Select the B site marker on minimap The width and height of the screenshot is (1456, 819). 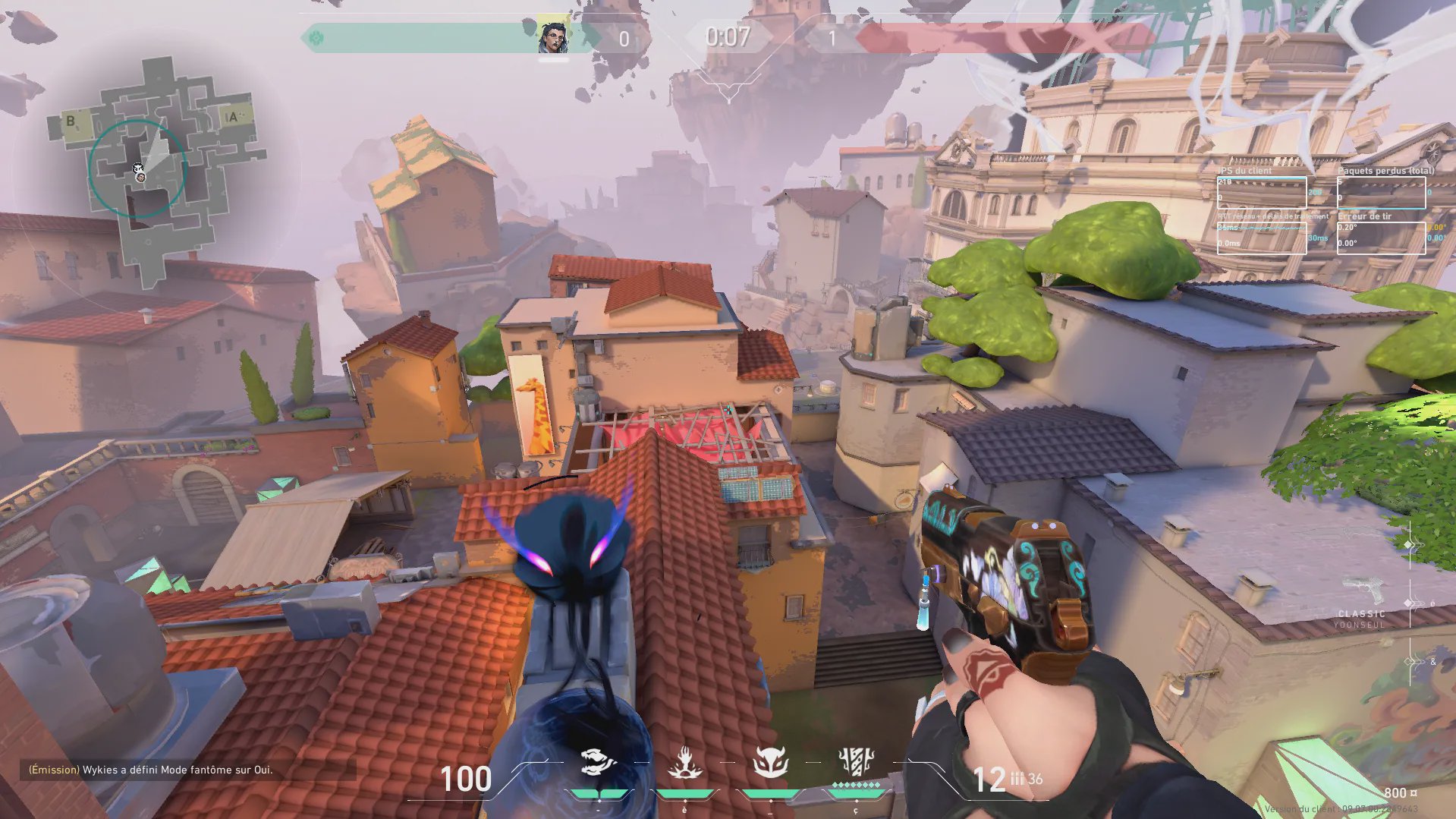71,121
